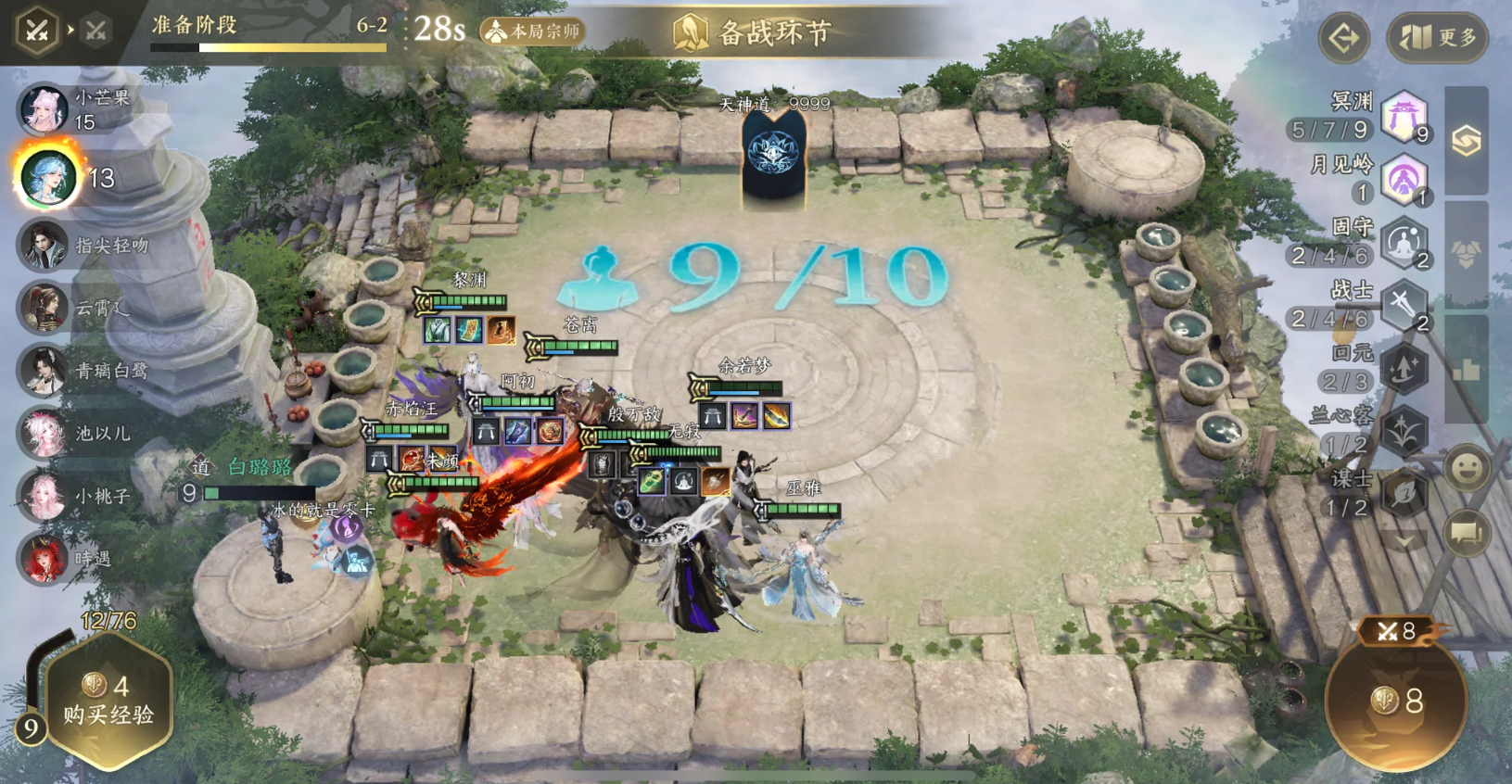Click the 小芒果 player avatar in the left list

point(42,109)
